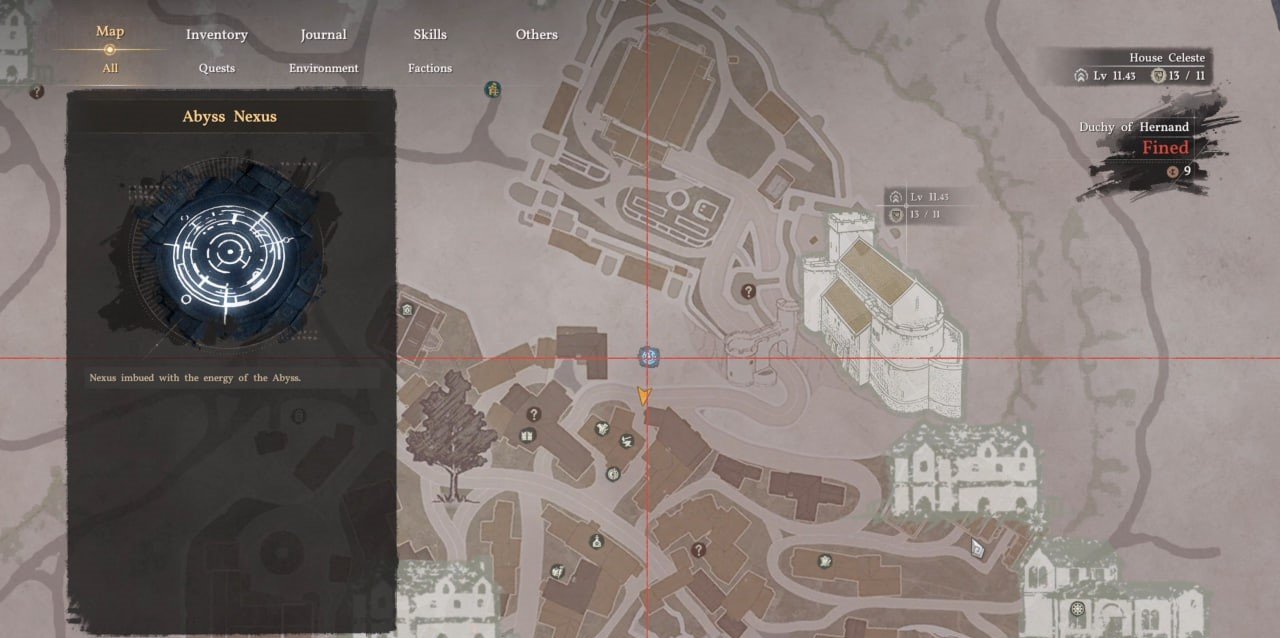Filter the map by Quests
1280x638 pixels.
tap(216, 68)
